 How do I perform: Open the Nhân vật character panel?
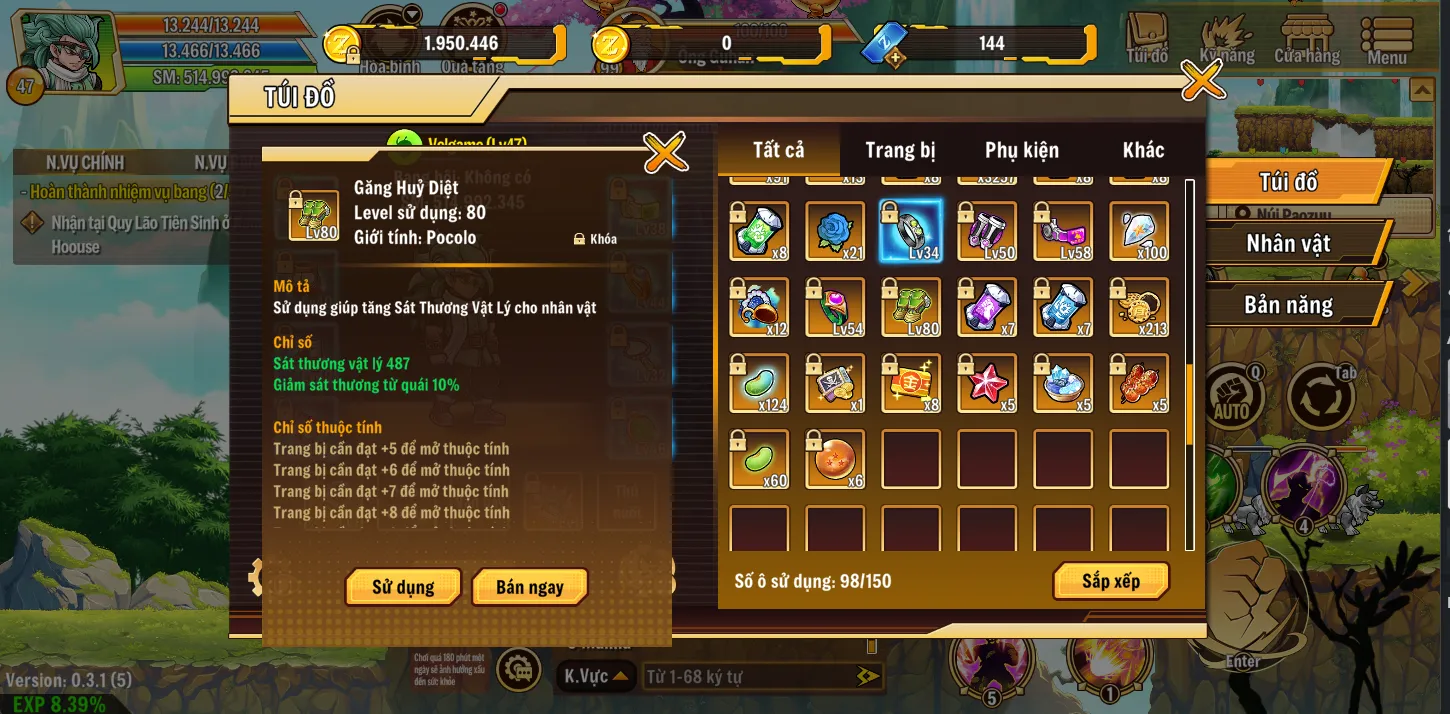[1288, 244]
